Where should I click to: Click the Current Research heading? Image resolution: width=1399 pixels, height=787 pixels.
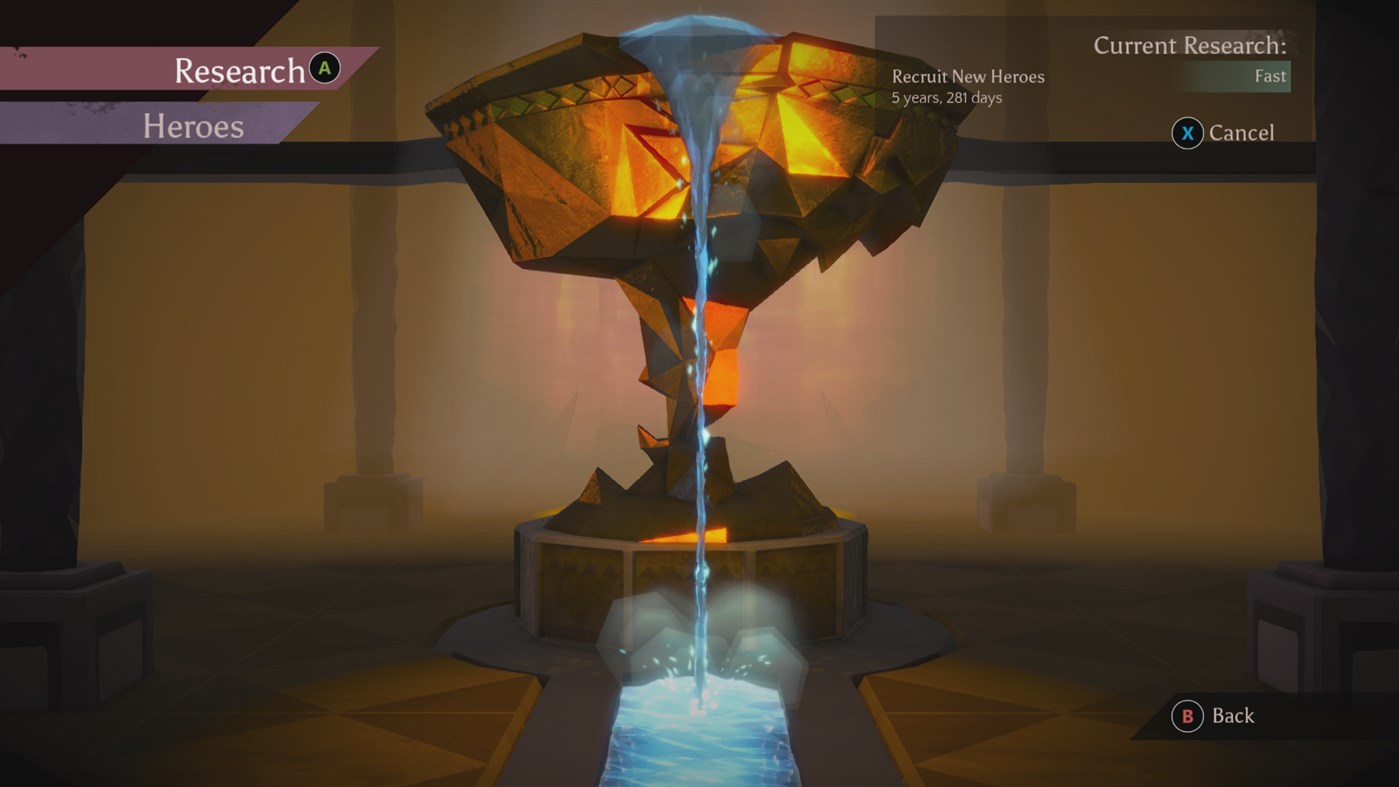click(x=1190, y=45)
